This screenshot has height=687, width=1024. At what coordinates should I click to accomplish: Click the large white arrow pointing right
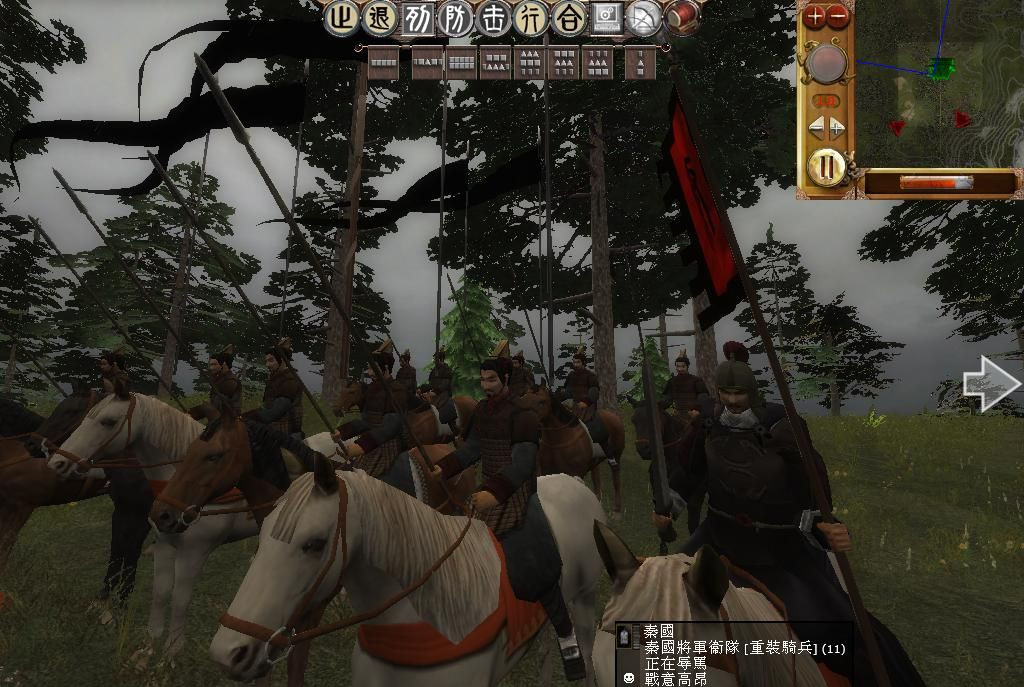pos(990,385)
